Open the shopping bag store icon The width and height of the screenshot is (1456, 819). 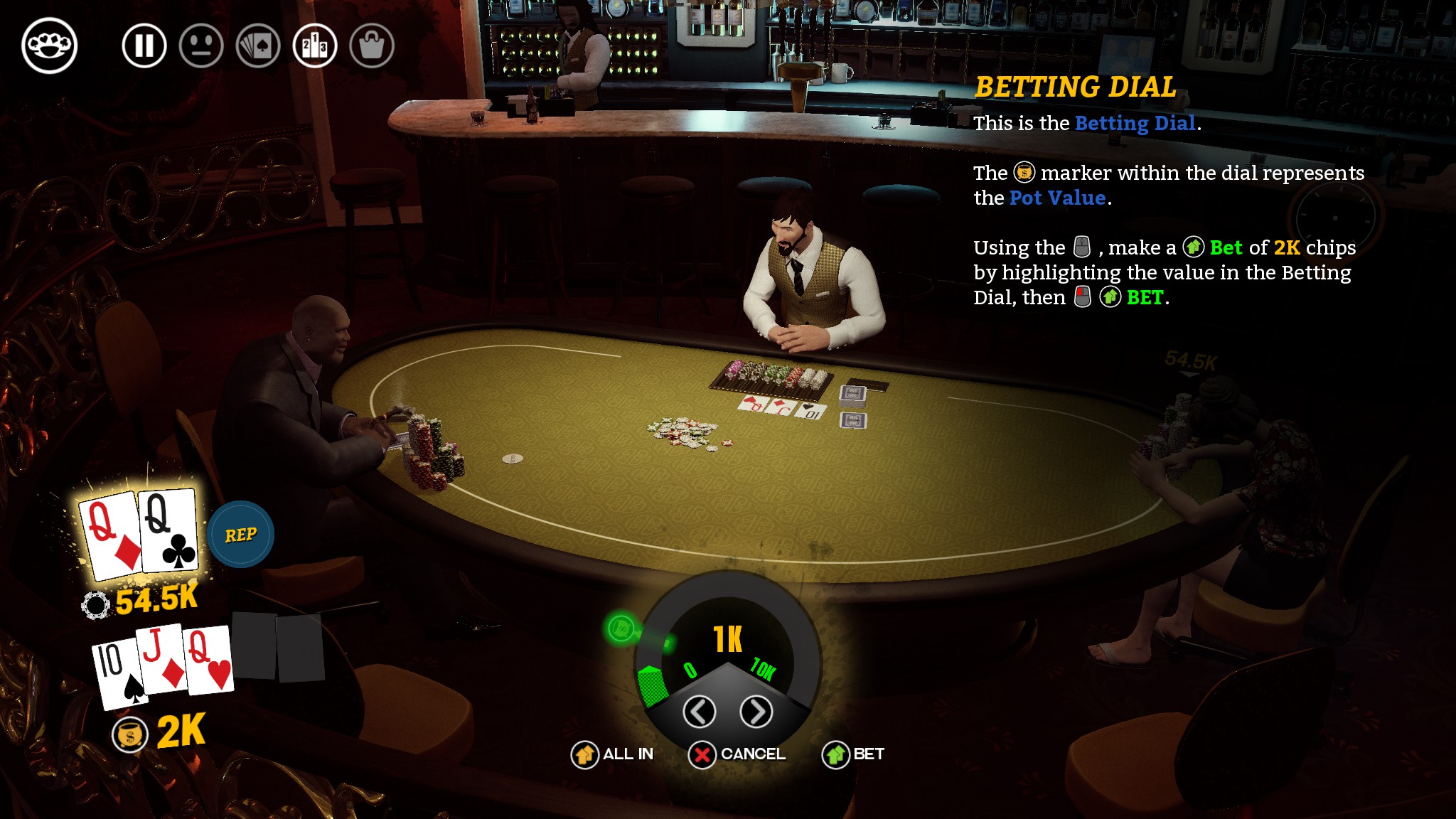(x=372, y=46)
